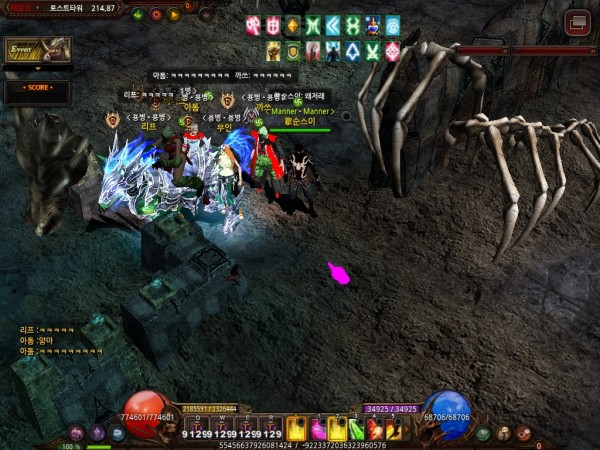Click the small crown icon in the top bar
This screenshot has height=450, width=600.
point(205,14)
